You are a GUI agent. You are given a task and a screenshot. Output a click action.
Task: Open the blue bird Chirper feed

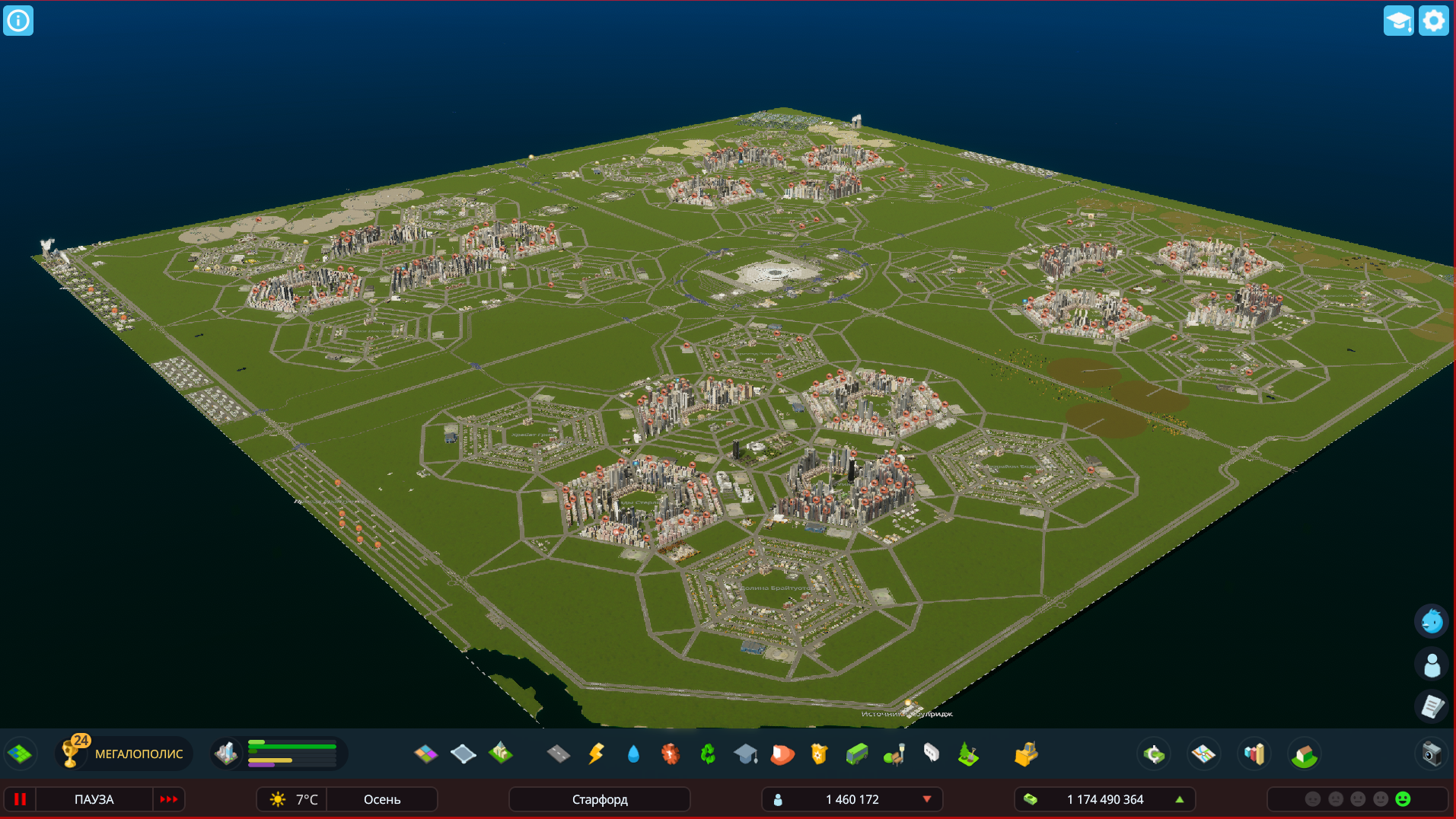coord(1432,622)
